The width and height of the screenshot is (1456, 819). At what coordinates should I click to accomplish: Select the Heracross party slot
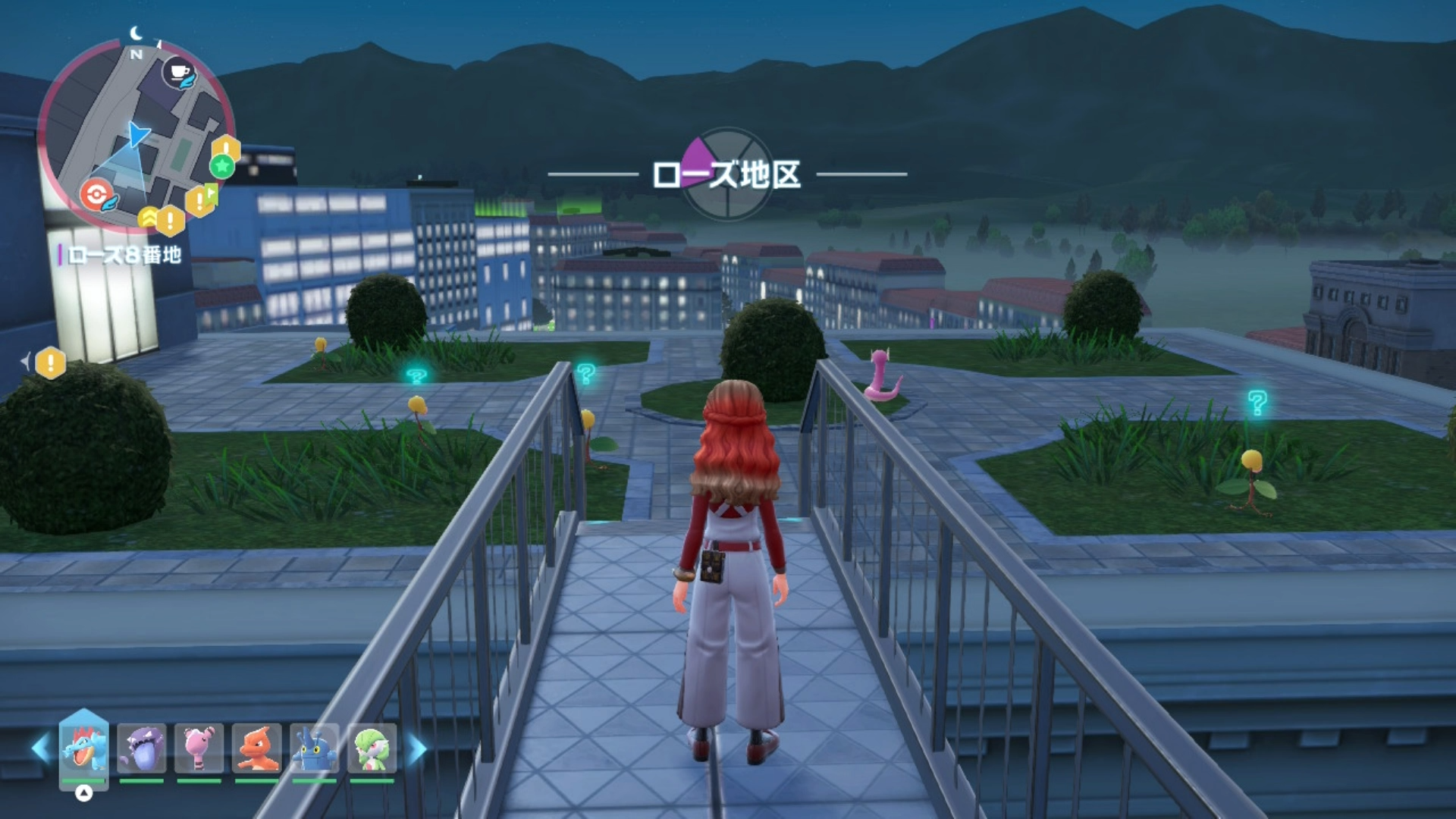[x=314, y=748]
